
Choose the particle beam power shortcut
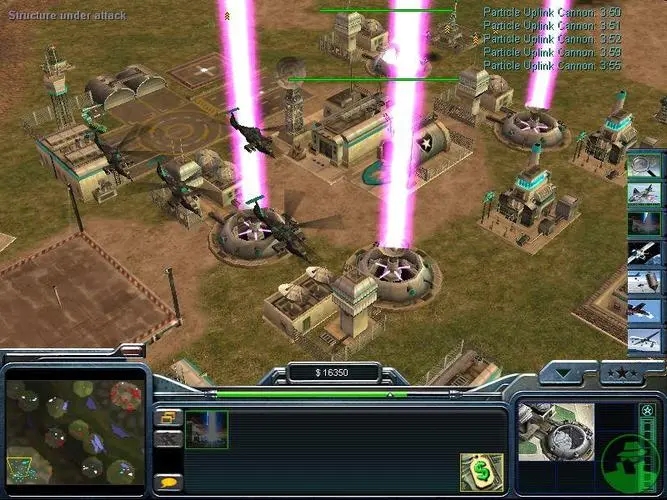pos(645,224)
